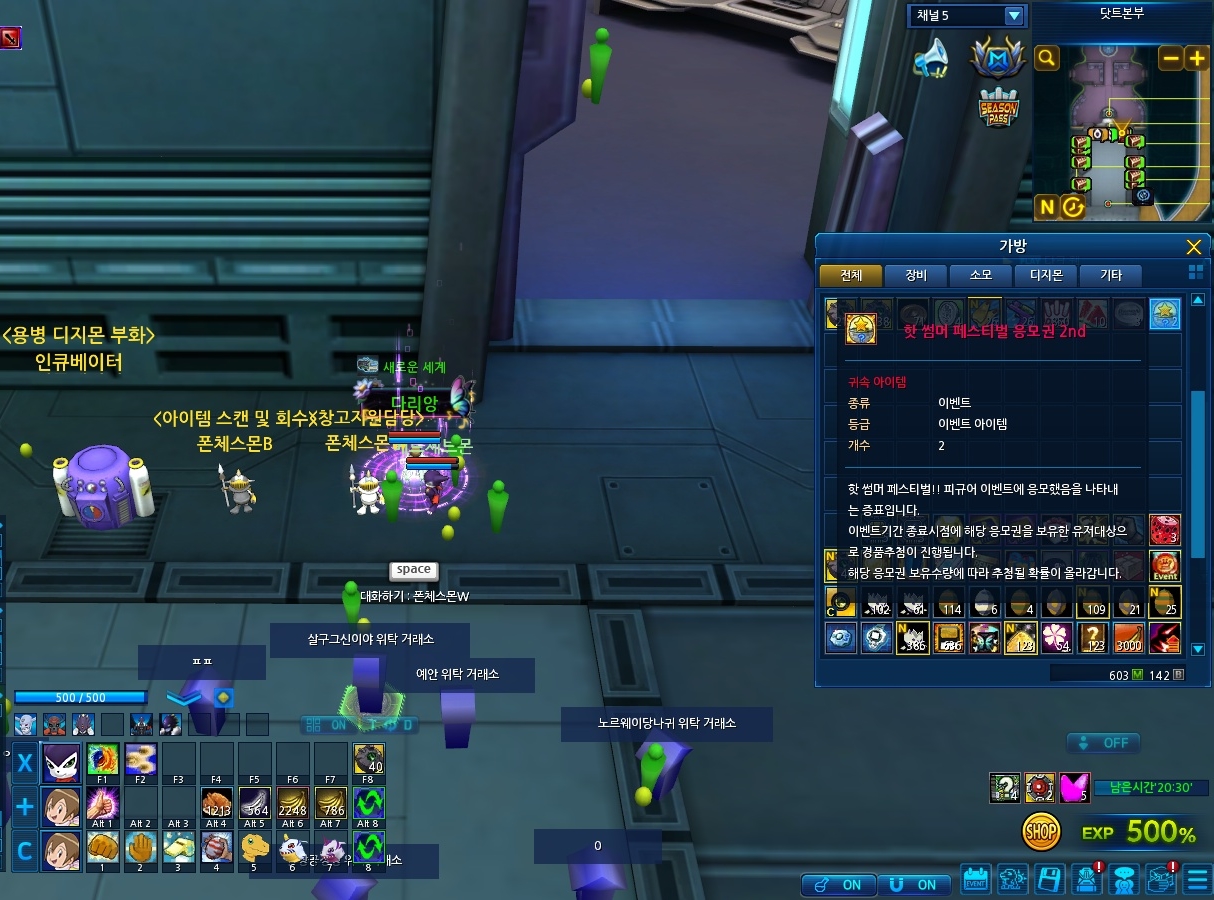Open the cash SHOP coin button

1041,831
